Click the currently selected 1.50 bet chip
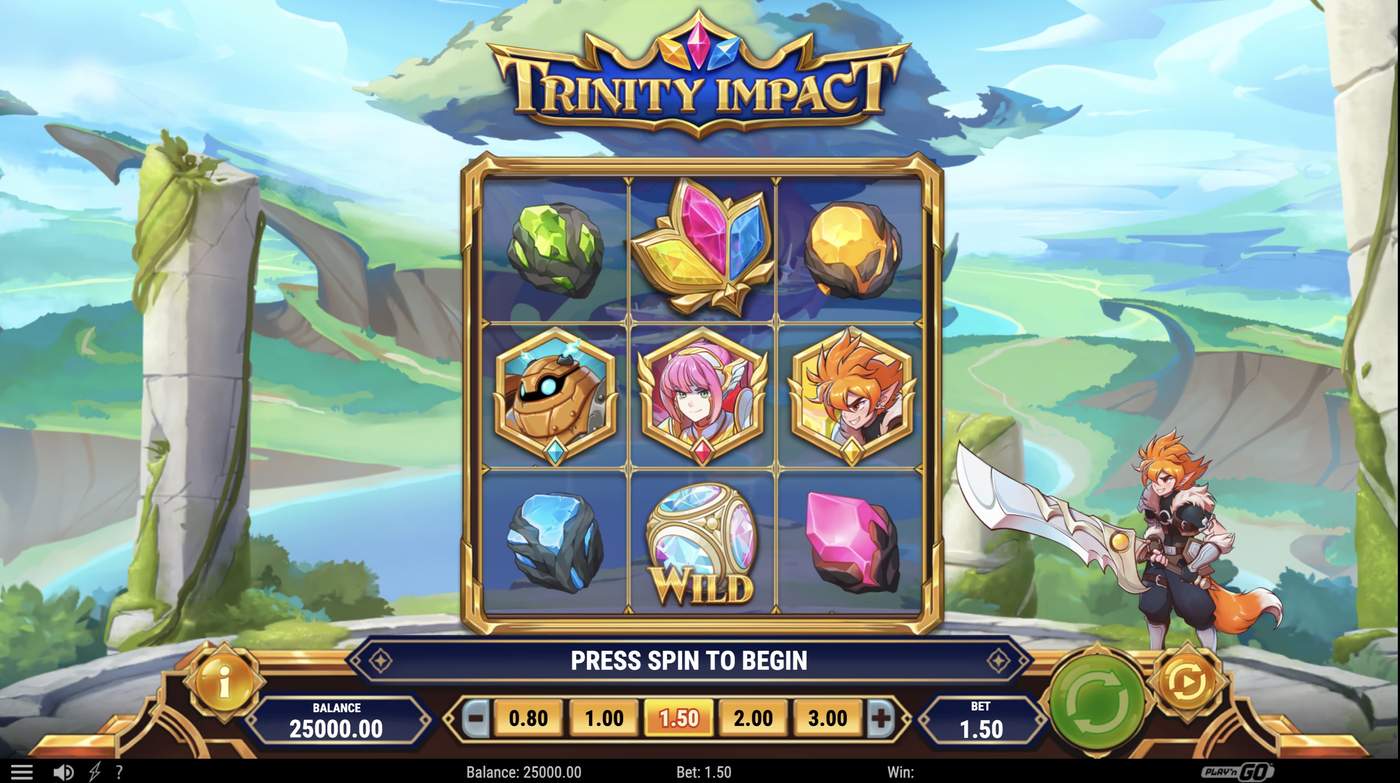Viewport: 1400px width, 783px height. pos(678,718)
